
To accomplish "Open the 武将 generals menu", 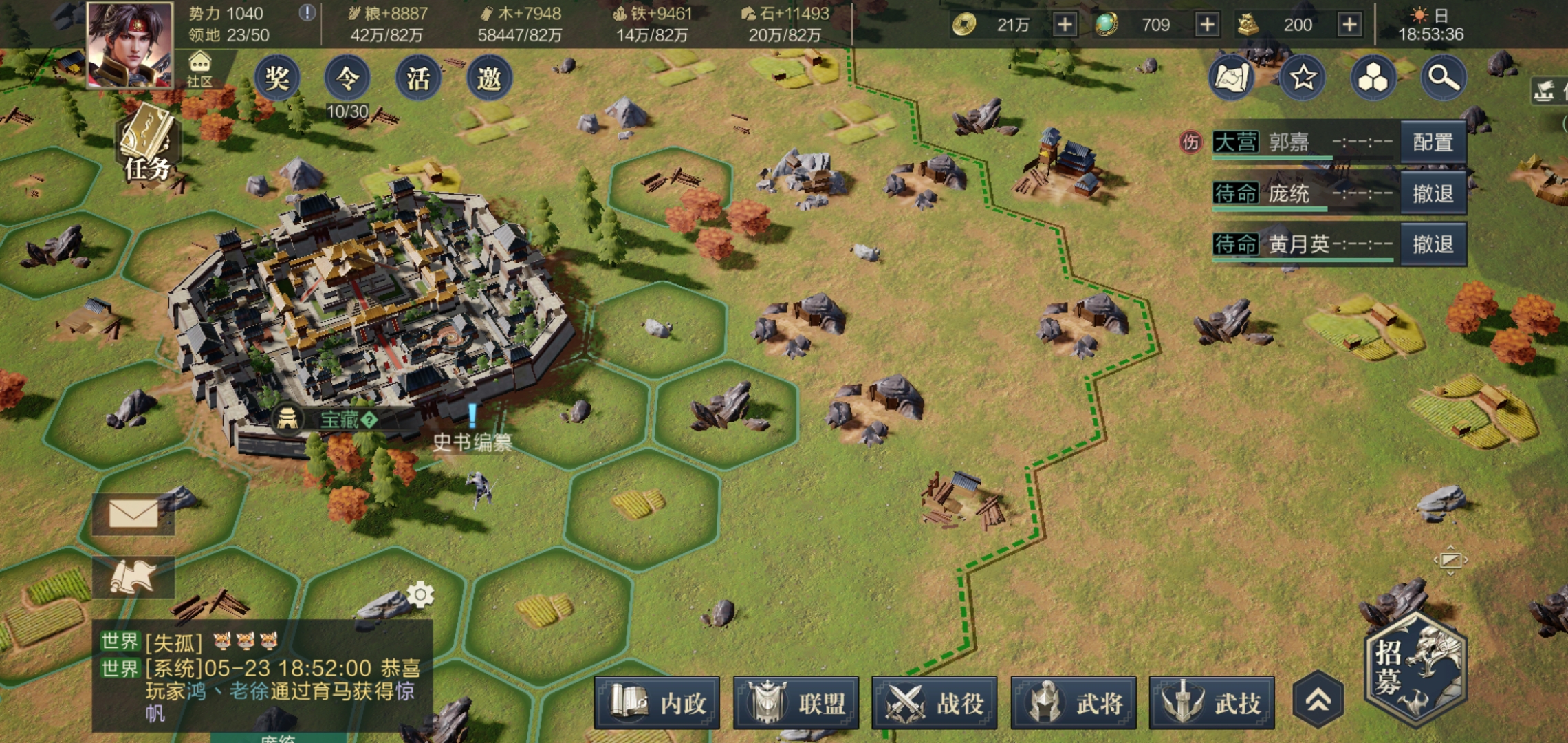I will [x=1074, y=703].
